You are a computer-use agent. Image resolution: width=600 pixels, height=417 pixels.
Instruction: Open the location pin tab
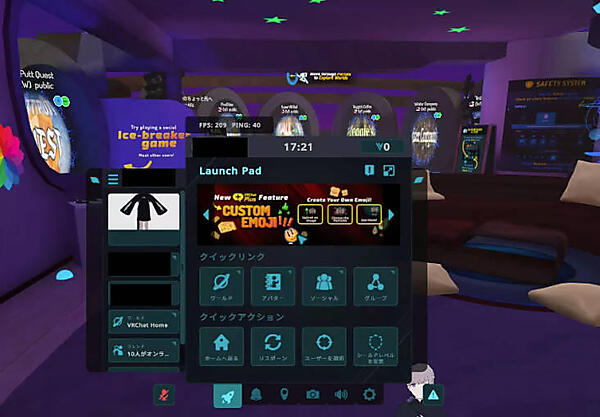[x=284, y=395]
